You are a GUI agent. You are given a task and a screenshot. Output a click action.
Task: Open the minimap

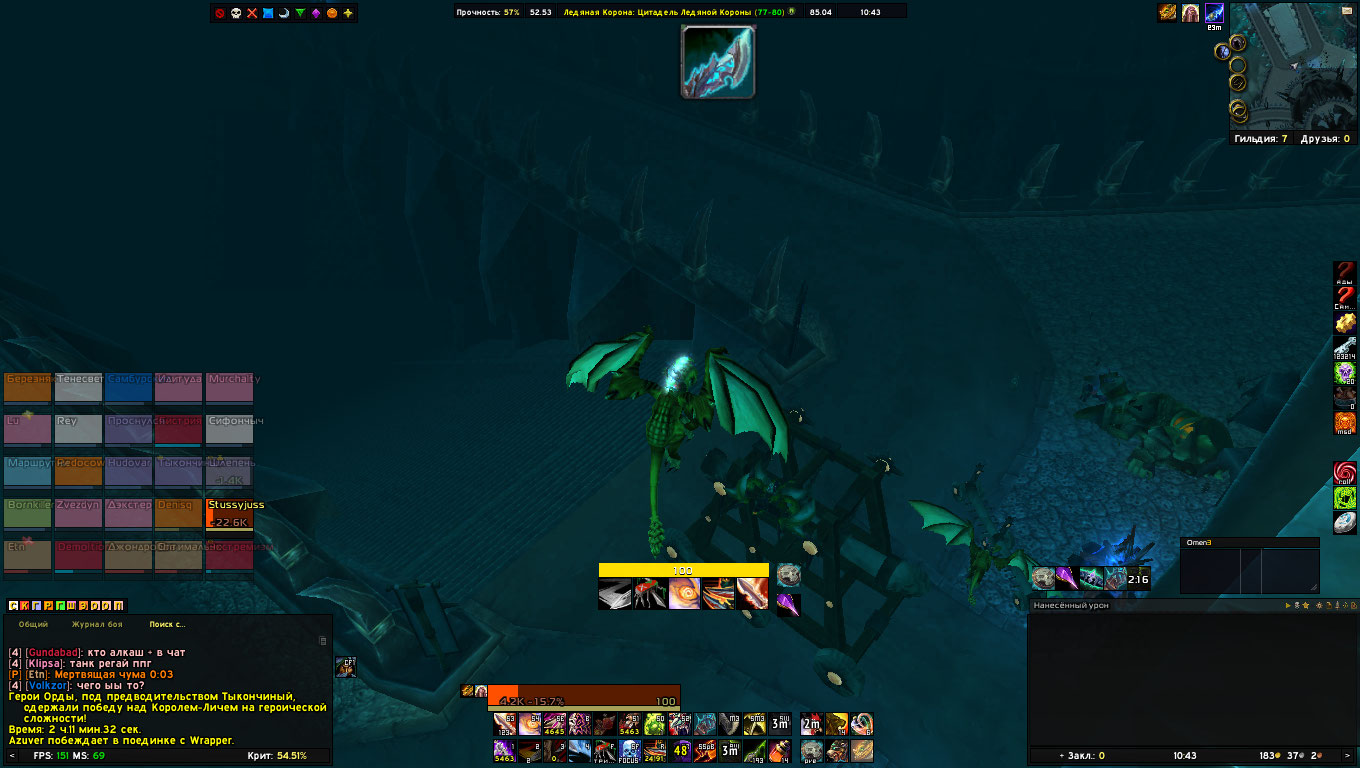1294,68
